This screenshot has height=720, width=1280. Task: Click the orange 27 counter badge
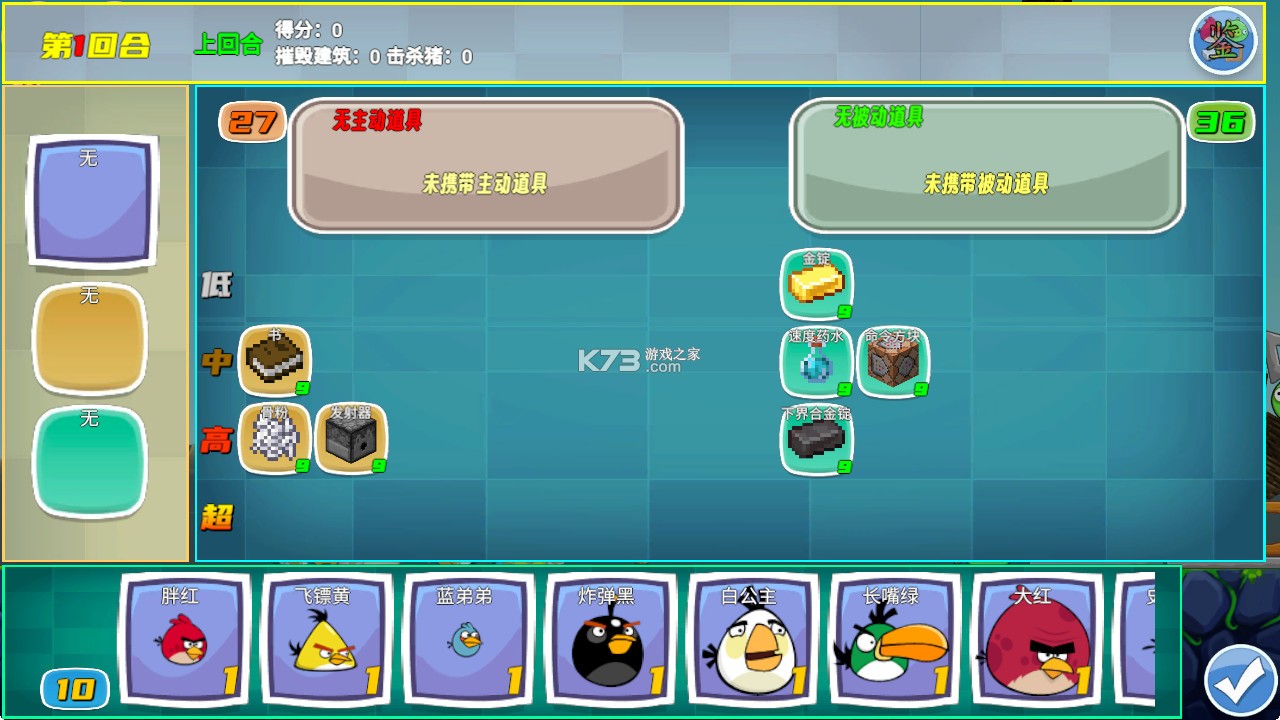[x=252, y=122]
